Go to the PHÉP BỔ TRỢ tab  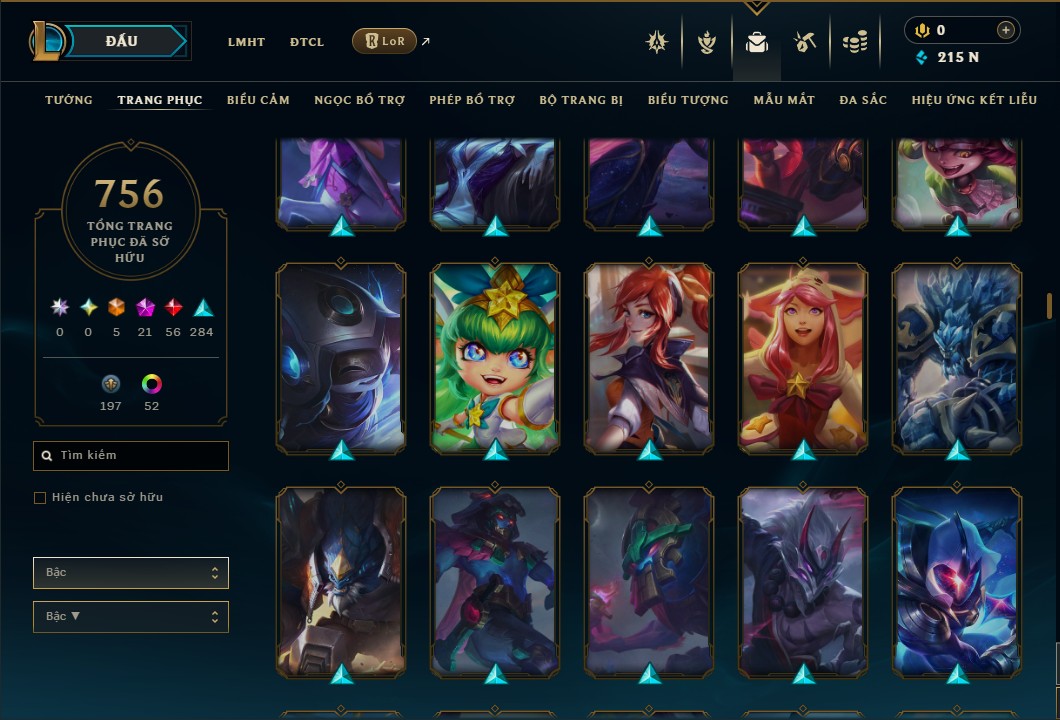pos(473,100)
